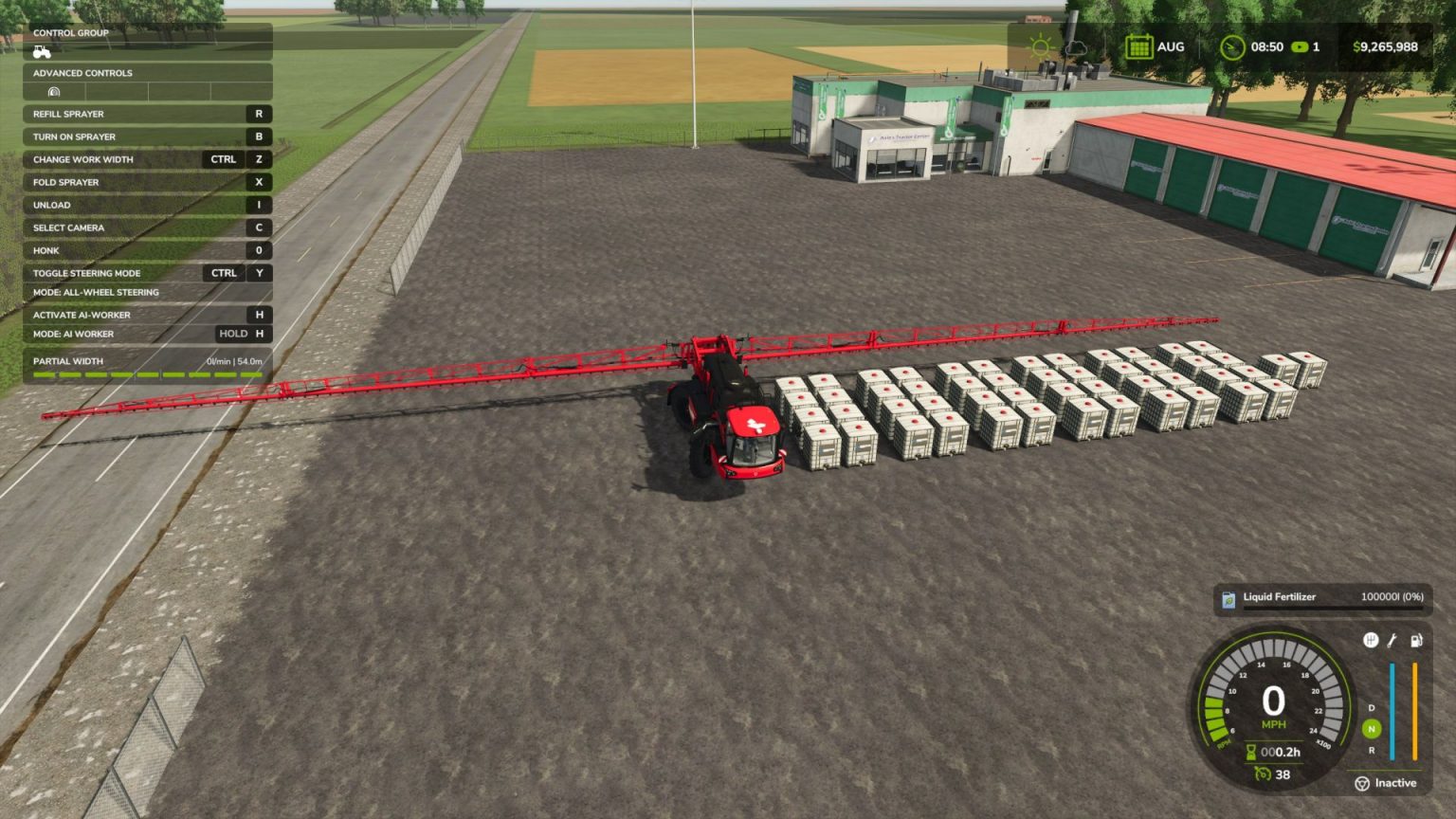Click the Liquid Fertilizer canister icon
Image resolution: width=1456 pixels, height=819 pixels.
1229,597
